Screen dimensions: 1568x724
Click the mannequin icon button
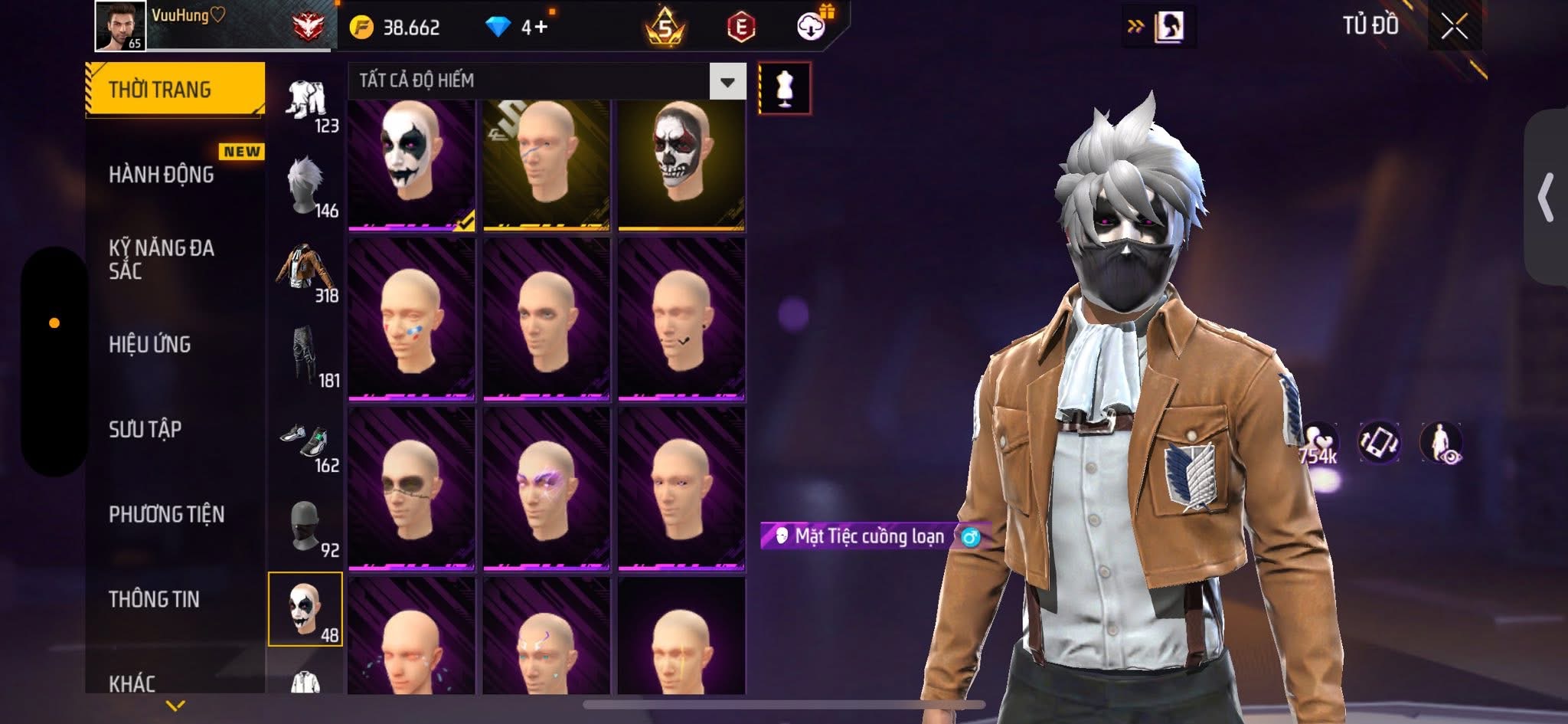point(784,88)
